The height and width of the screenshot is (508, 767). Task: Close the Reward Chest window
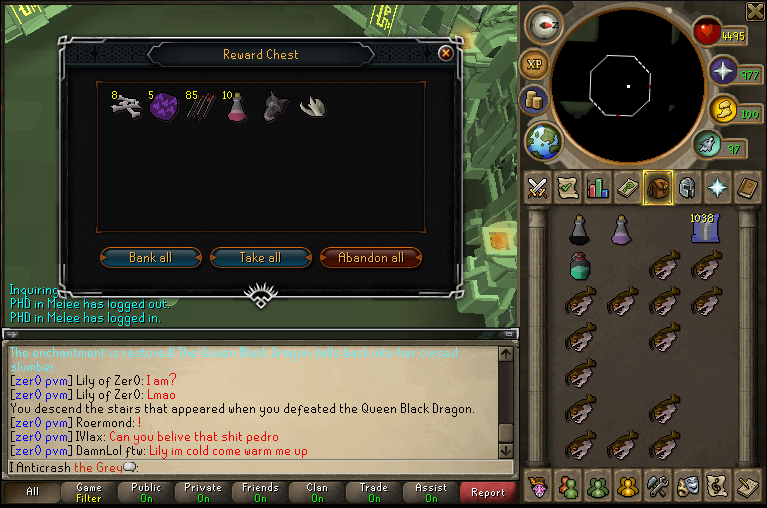[445, 53]
